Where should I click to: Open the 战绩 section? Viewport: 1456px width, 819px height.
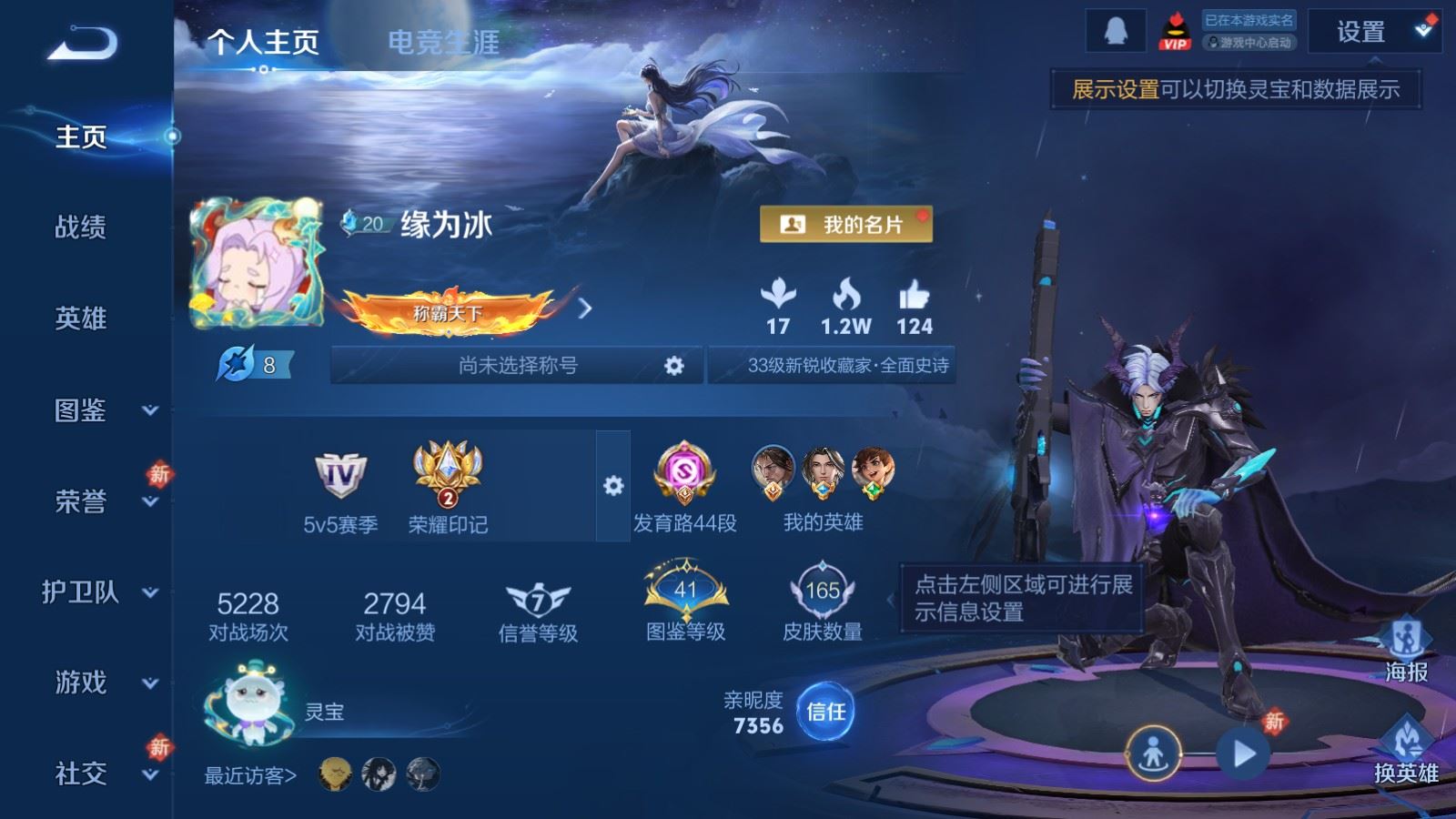(80, 227)
